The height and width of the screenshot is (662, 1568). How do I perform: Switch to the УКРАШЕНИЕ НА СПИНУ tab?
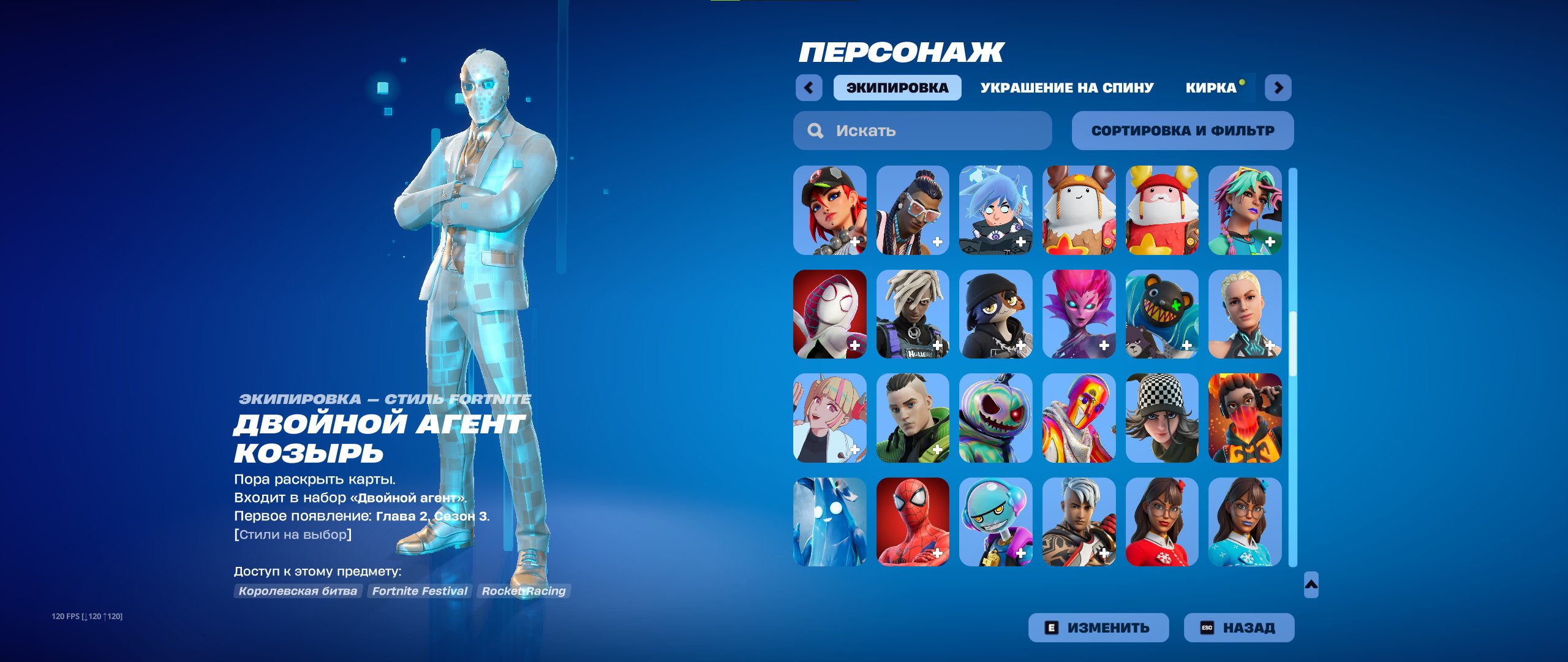tap(1067, 88)
